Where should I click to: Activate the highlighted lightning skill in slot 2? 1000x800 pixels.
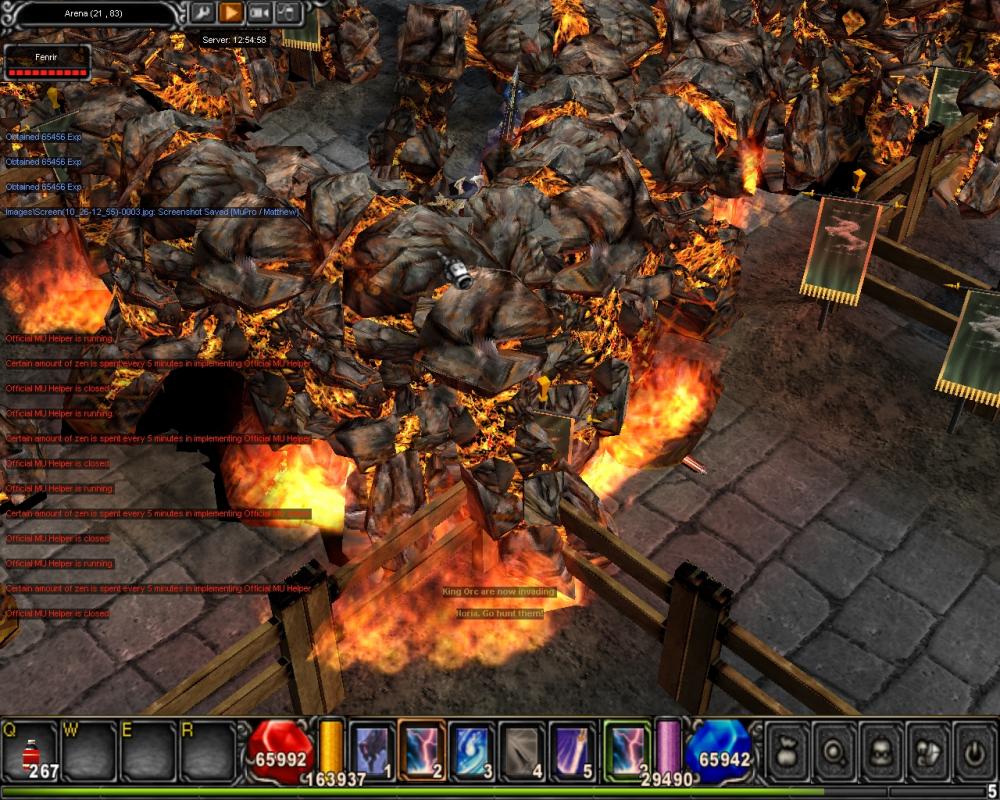click(x=421, y=750)
